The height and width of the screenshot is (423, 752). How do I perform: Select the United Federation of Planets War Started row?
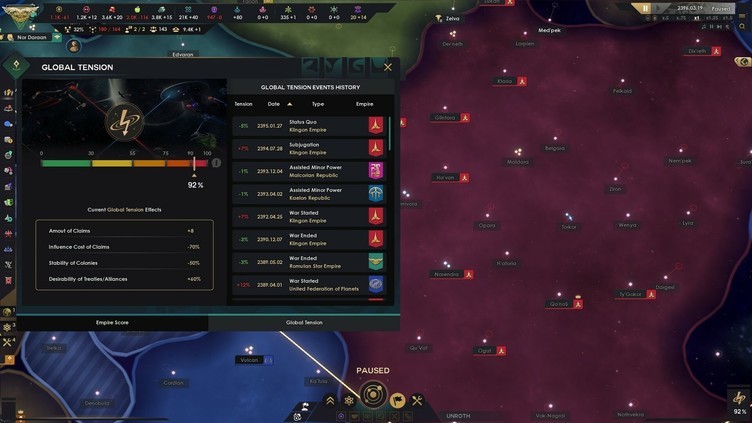310,284
